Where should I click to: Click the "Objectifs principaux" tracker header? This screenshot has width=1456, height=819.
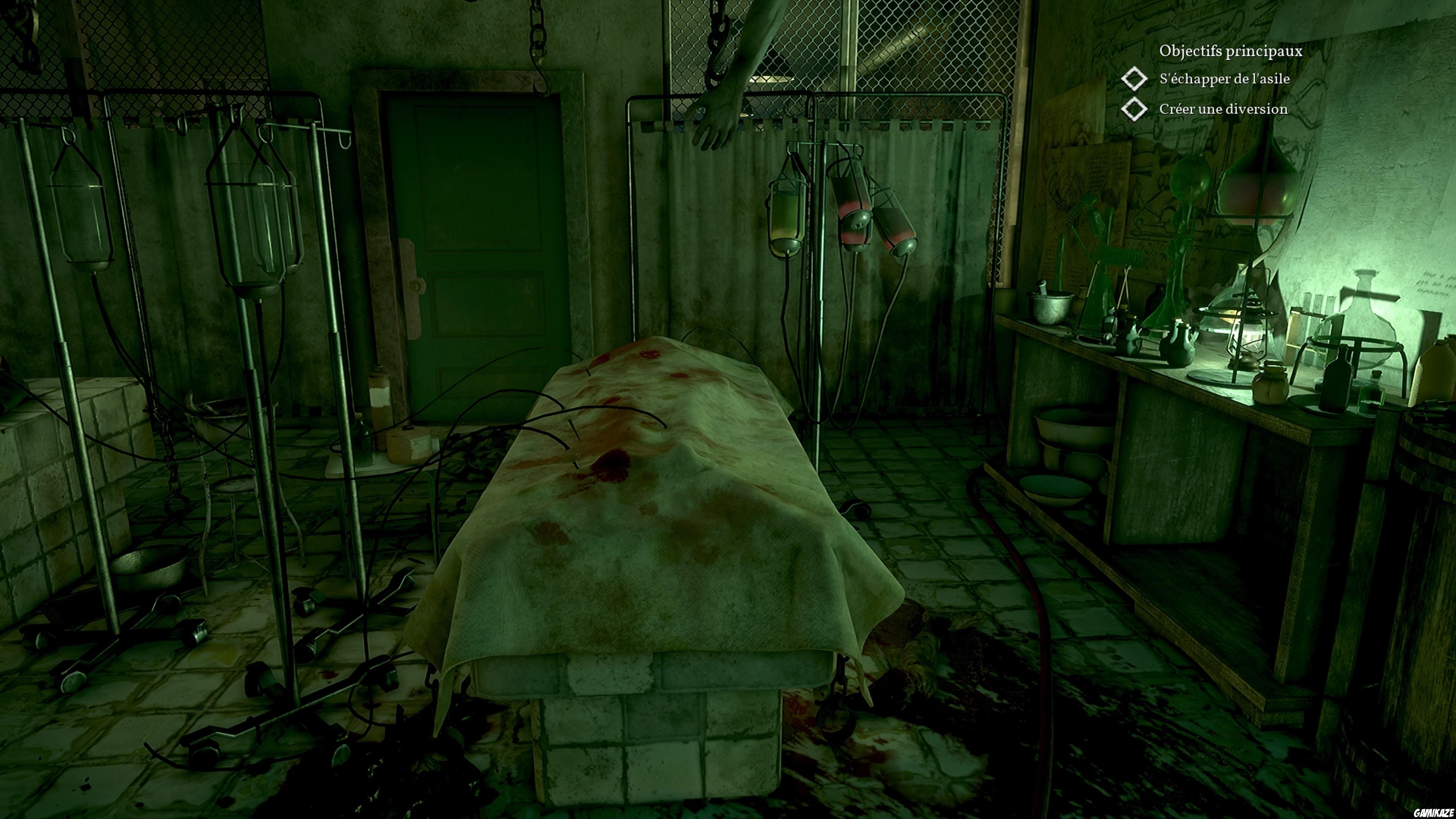[x=1230, y=51]
